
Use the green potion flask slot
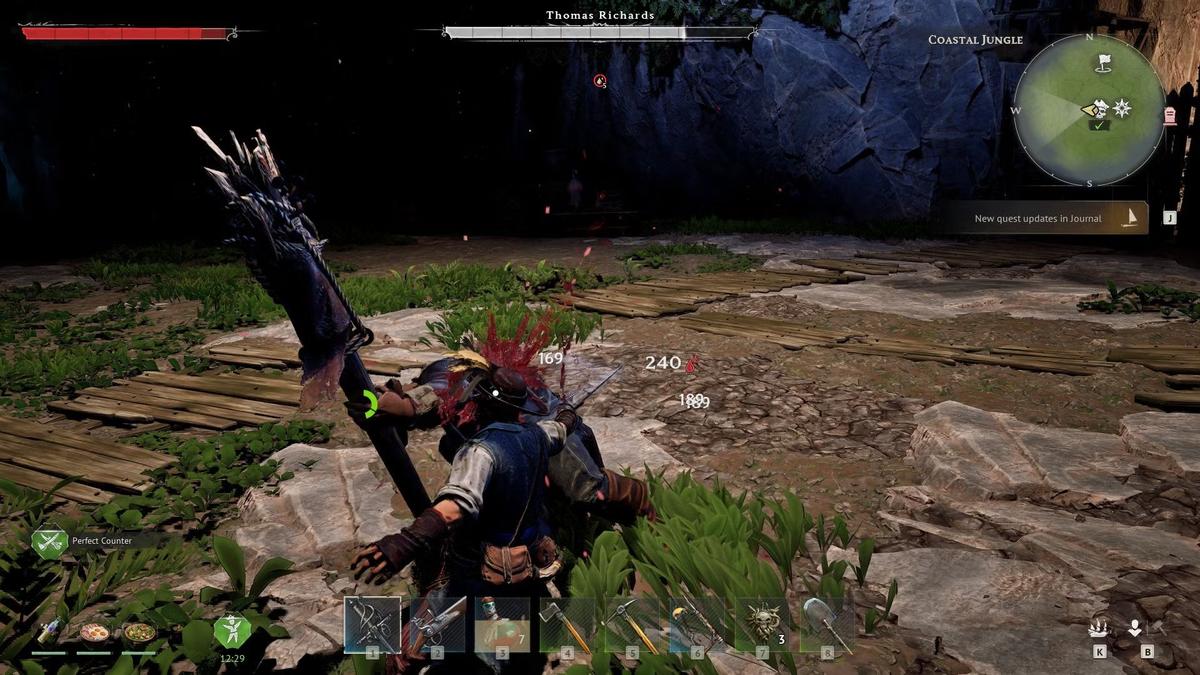pyautogui.click(x=503, y=625)
